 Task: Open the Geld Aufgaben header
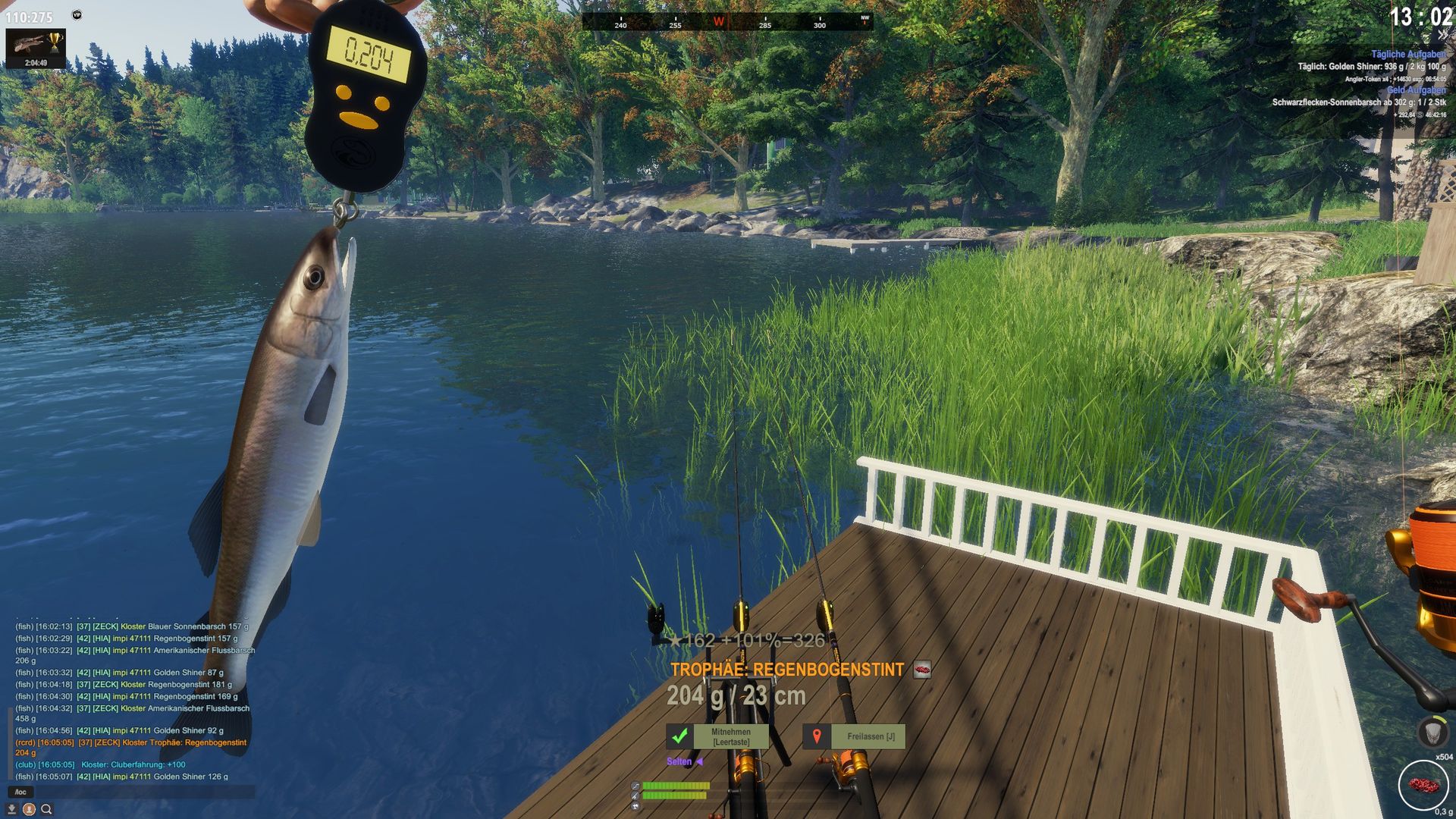point(1416,90)
